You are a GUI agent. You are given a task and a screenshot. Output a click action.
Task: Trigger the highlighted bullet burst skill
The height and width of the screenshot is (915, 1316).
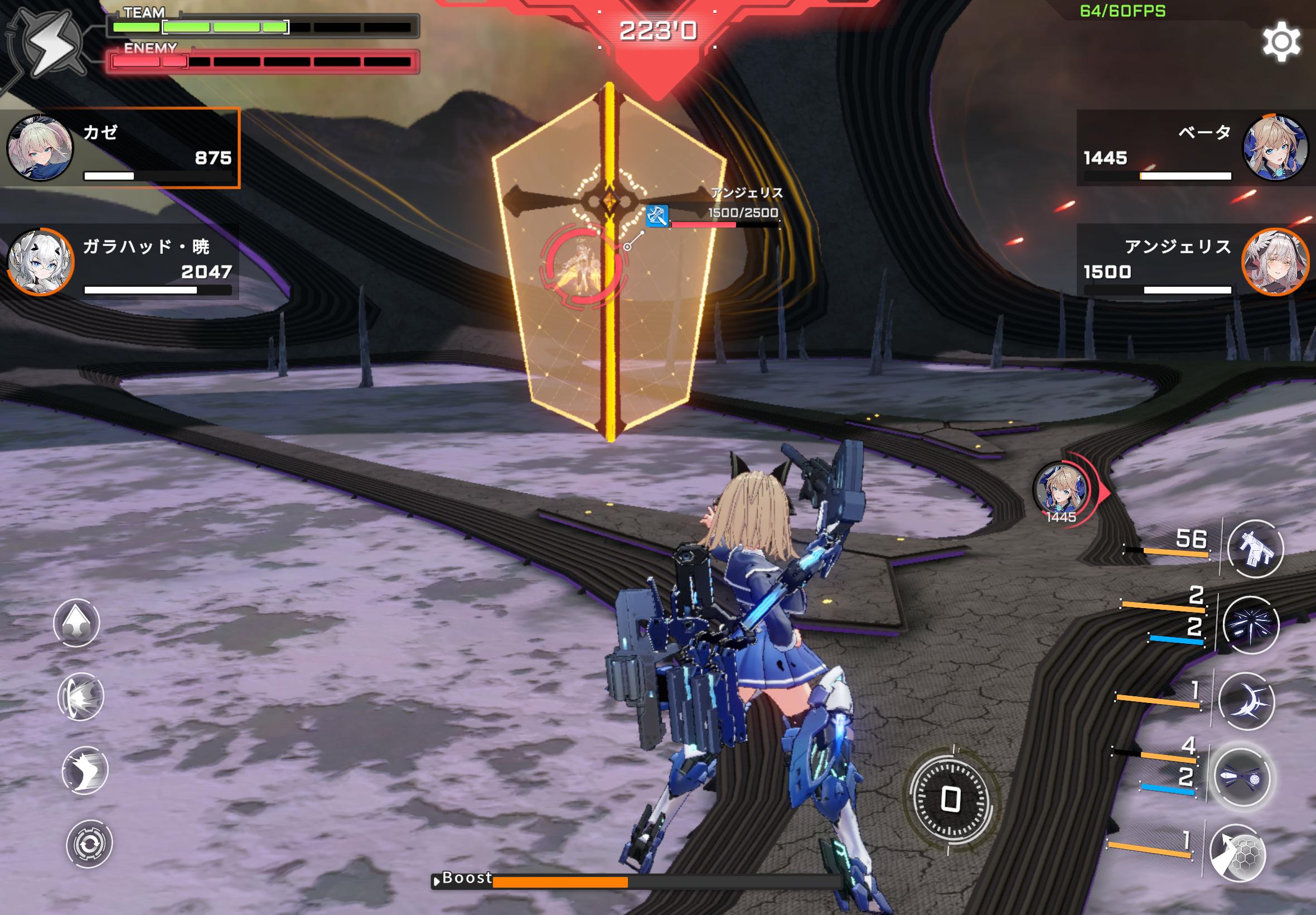(x=1240, y=778)
